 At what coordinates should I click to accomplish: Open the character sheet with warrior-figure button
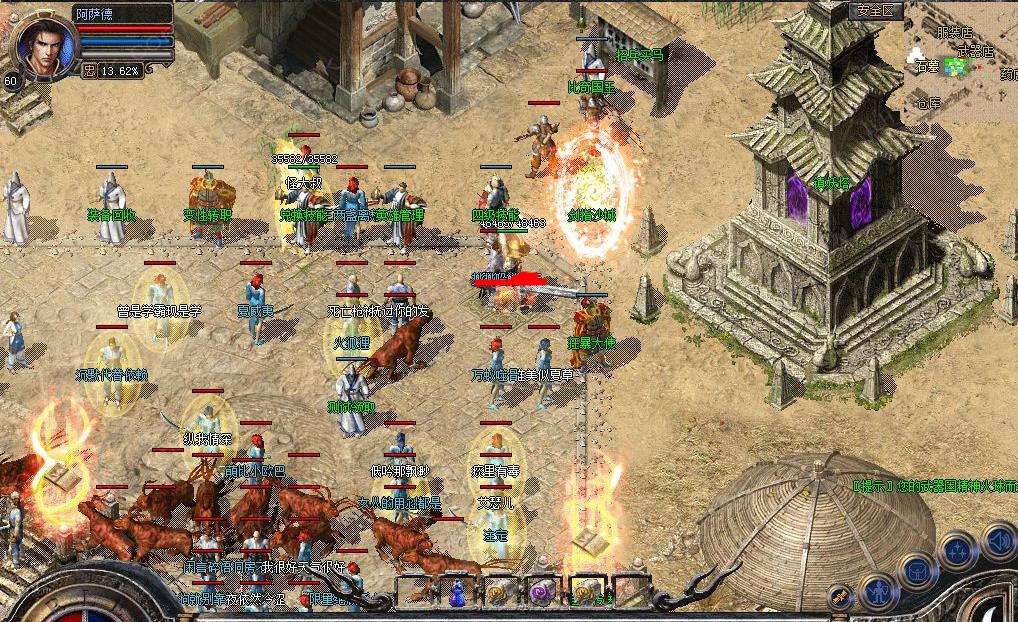coord(877,591)
